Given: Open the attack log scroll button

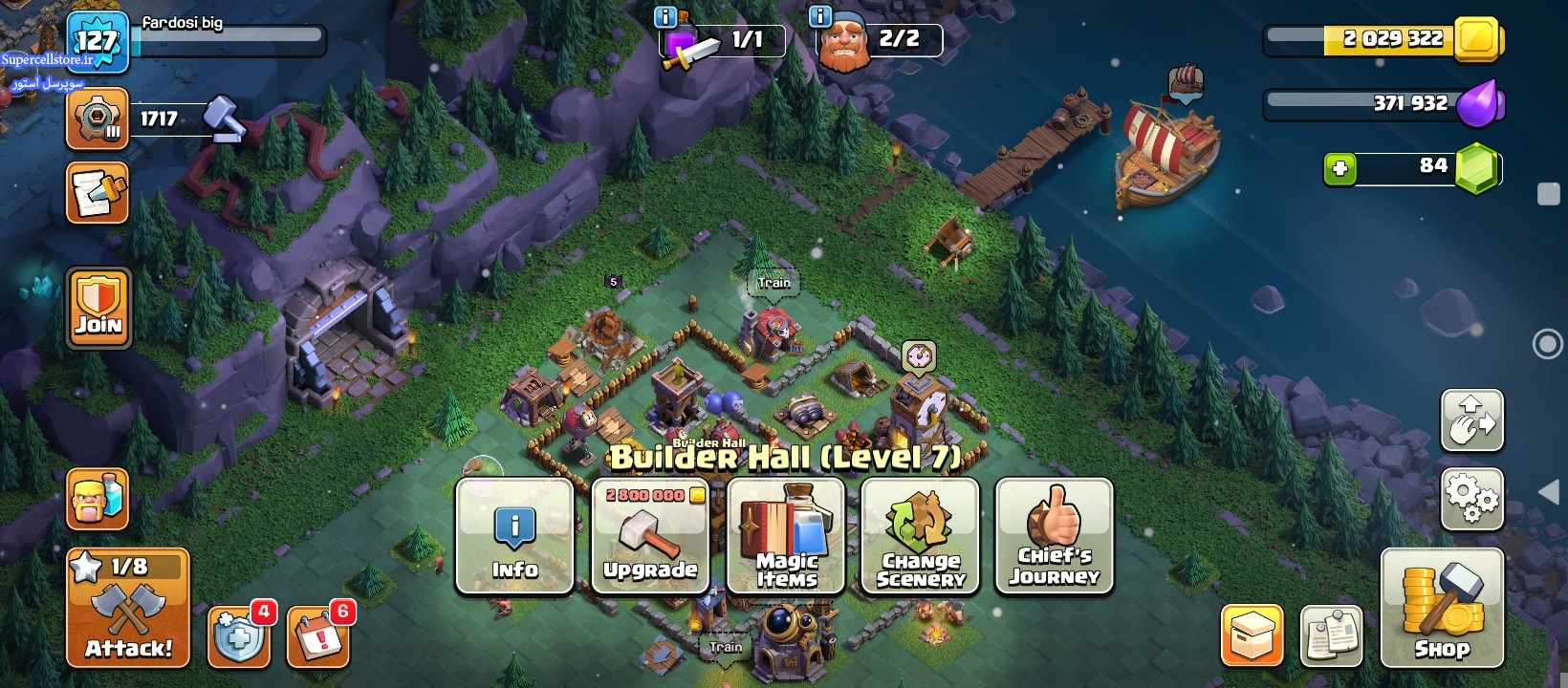Looking at the screenshot, I should 98,193.
